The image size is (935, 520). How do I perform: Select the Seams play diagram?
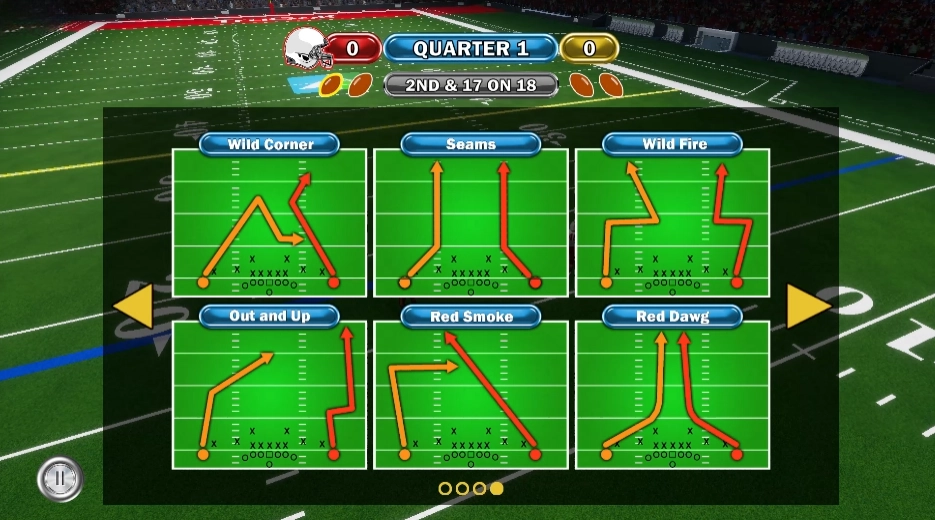click(x=471, y=222)
